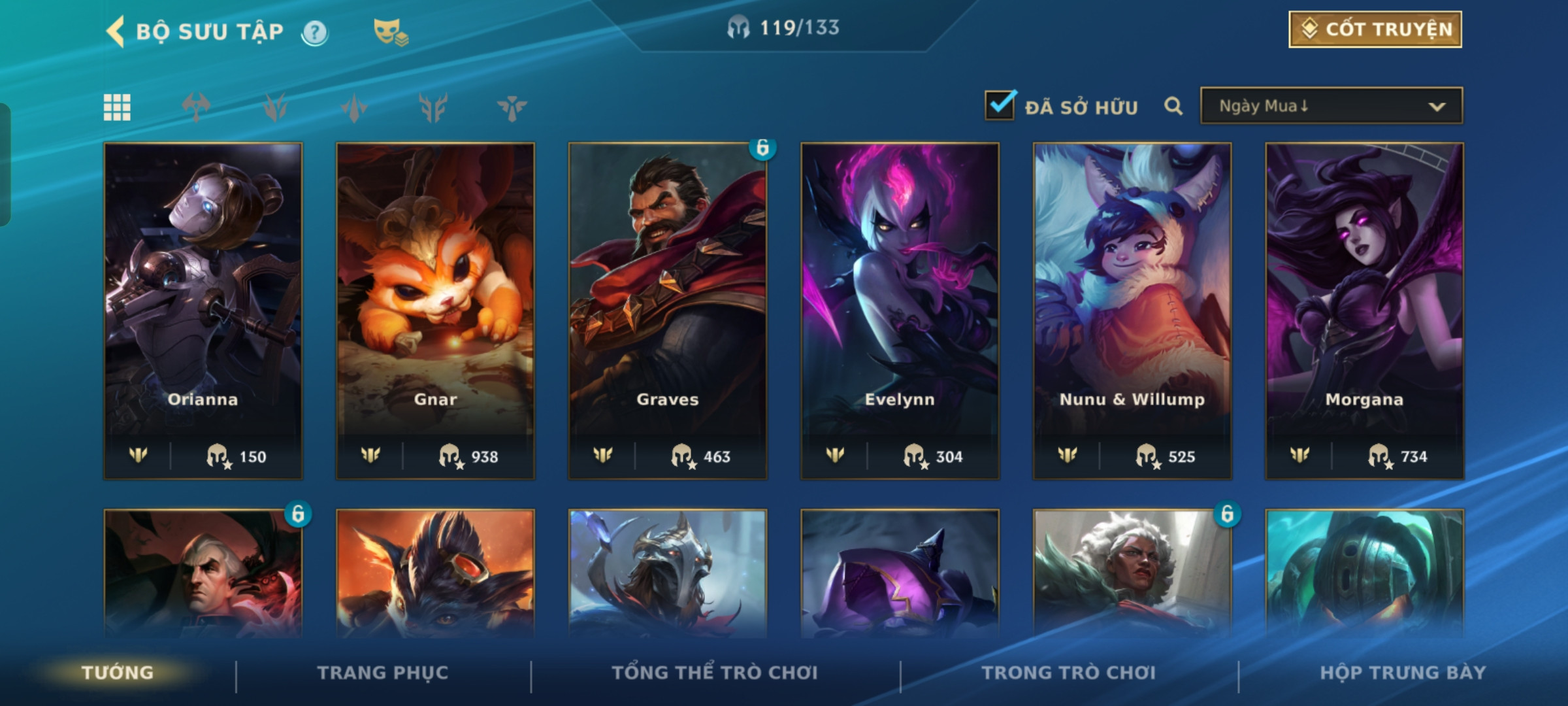Open the Tổng Thể Trò Chơi tab
The width and height of the screenshot is (1568, 706).
coord(715,673)
